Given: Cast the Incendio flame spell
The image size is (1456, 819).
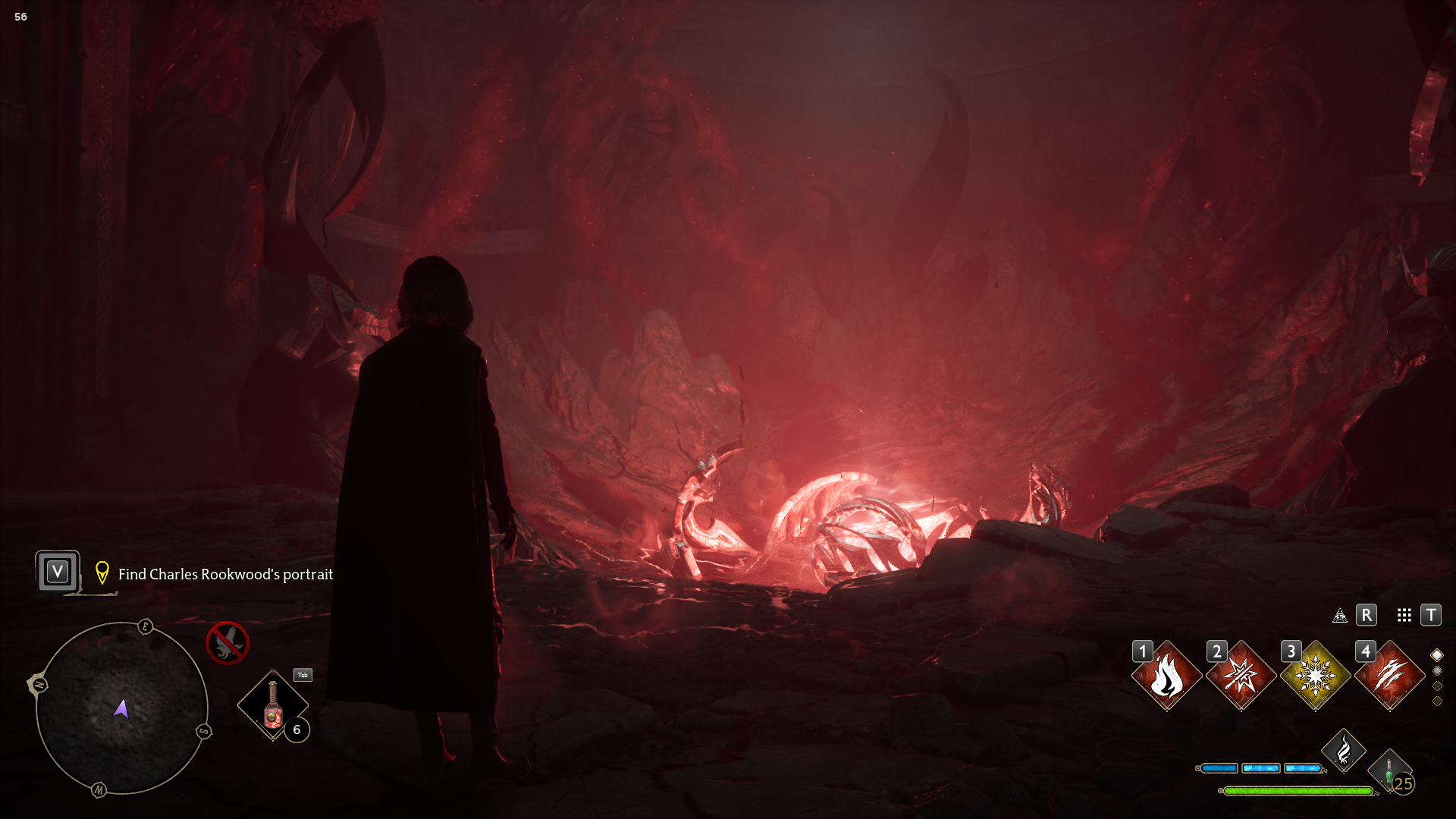Looking at the screenshot, I should point(1166,676).
